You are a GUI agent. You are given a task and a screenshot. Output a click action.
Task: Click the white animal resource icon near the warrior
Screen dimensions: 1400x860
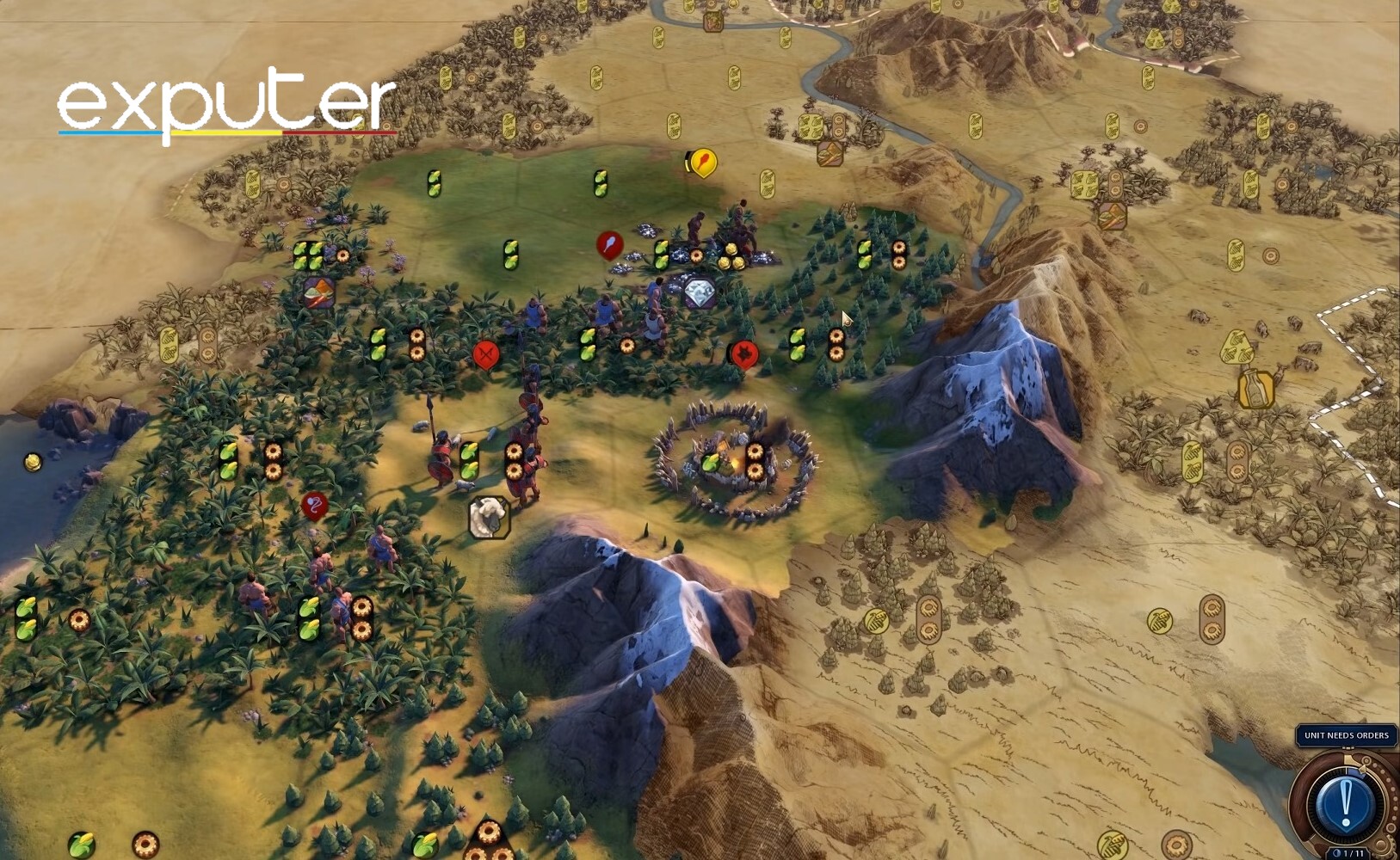pos(489,517)
